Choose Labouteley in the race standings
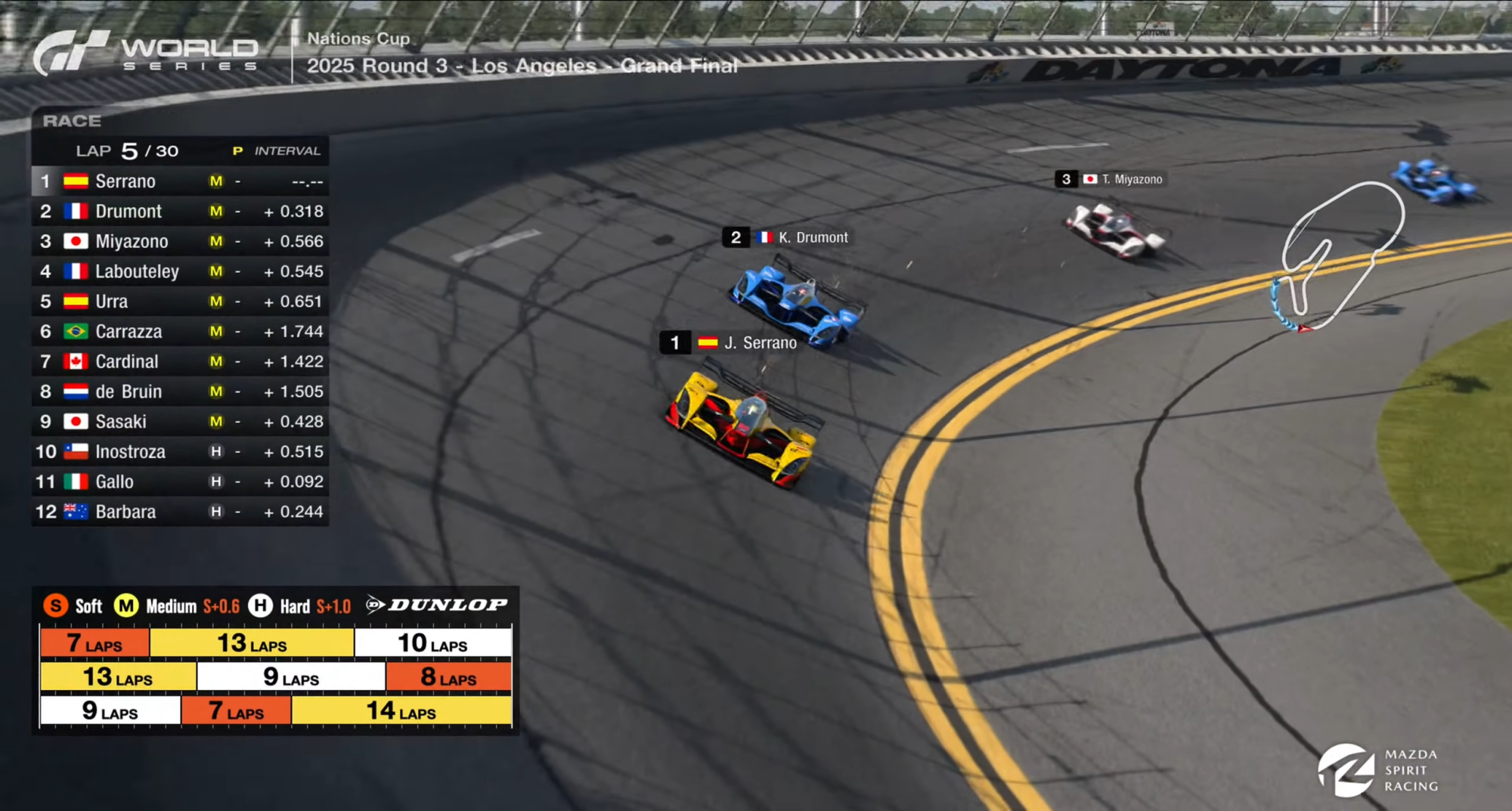 [x=180, y=271]
